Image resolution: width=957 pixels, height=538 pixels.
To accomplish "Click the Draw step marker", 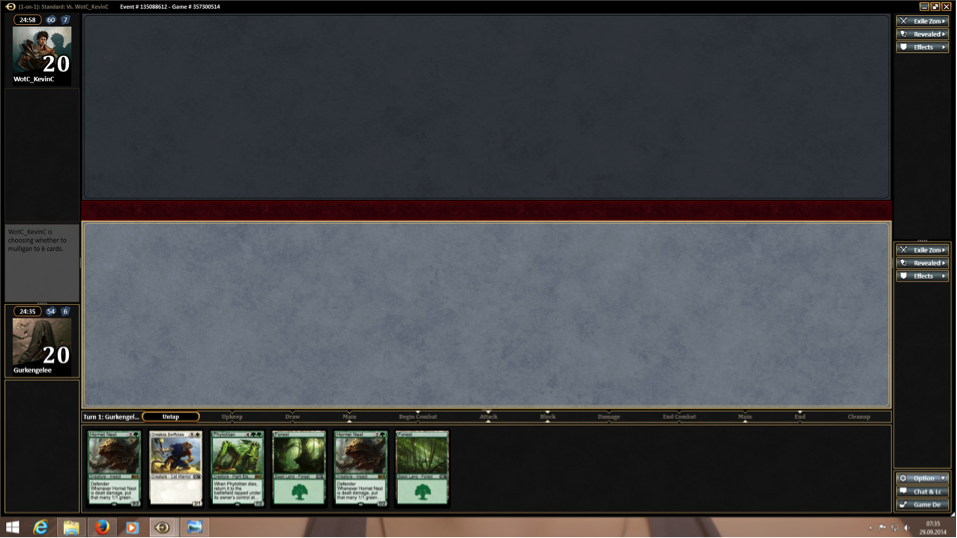I will (x=292, y=417).
